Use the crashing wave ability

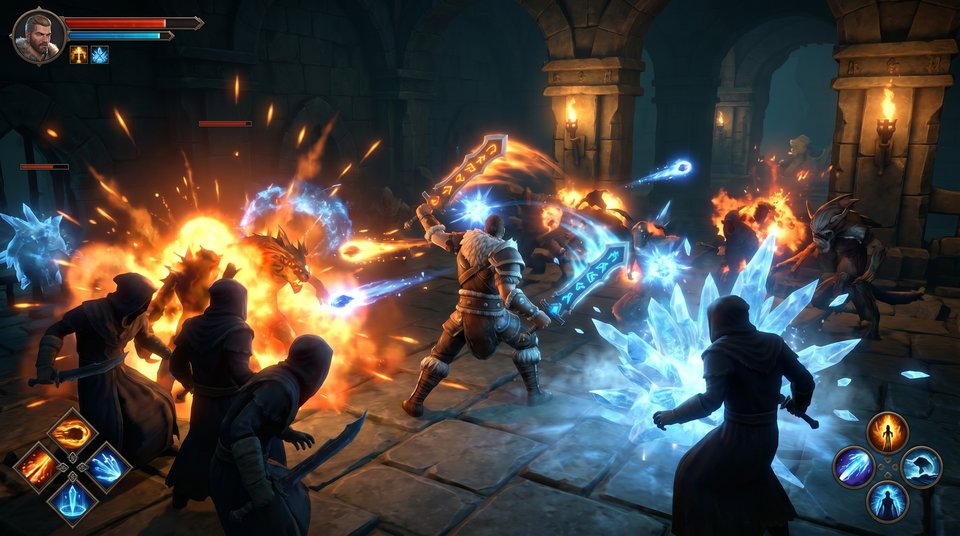tap(921, 467)
